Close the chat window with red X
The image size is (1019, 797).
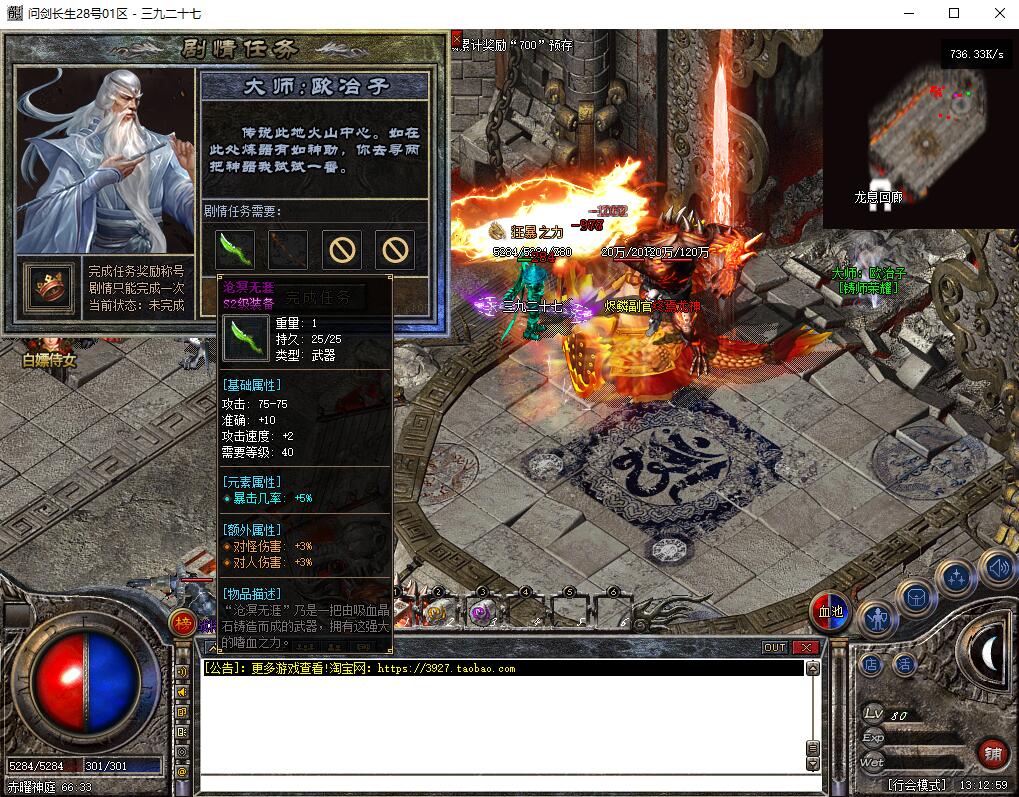804,647
